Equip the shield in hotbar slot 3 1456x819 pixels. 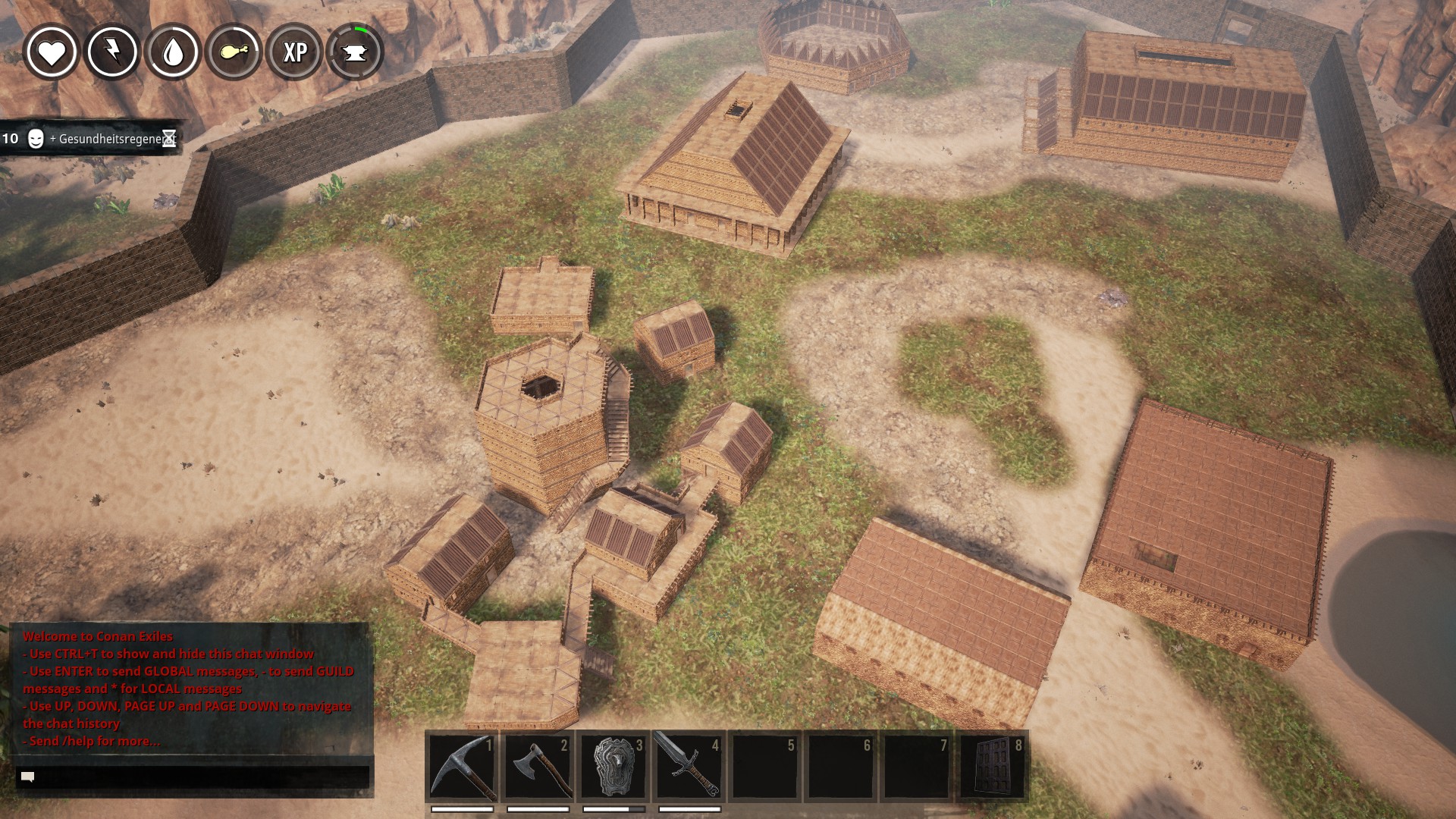pos(613,767)
